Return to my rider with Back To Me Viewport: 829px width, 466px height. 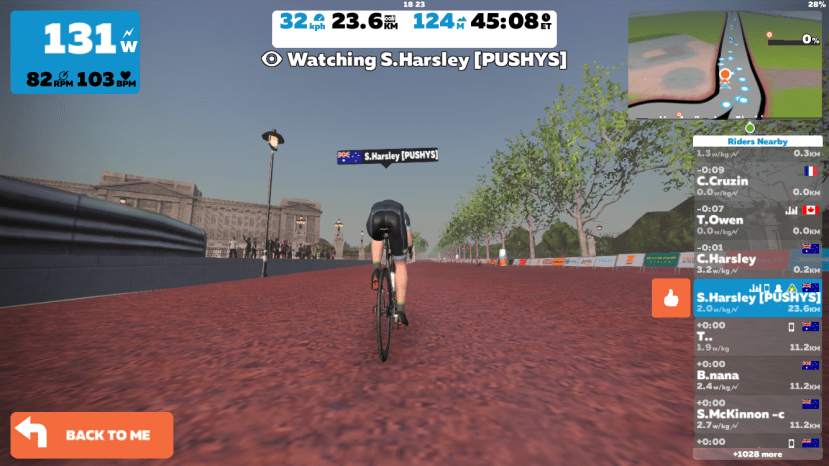click(x=92, y=435)
